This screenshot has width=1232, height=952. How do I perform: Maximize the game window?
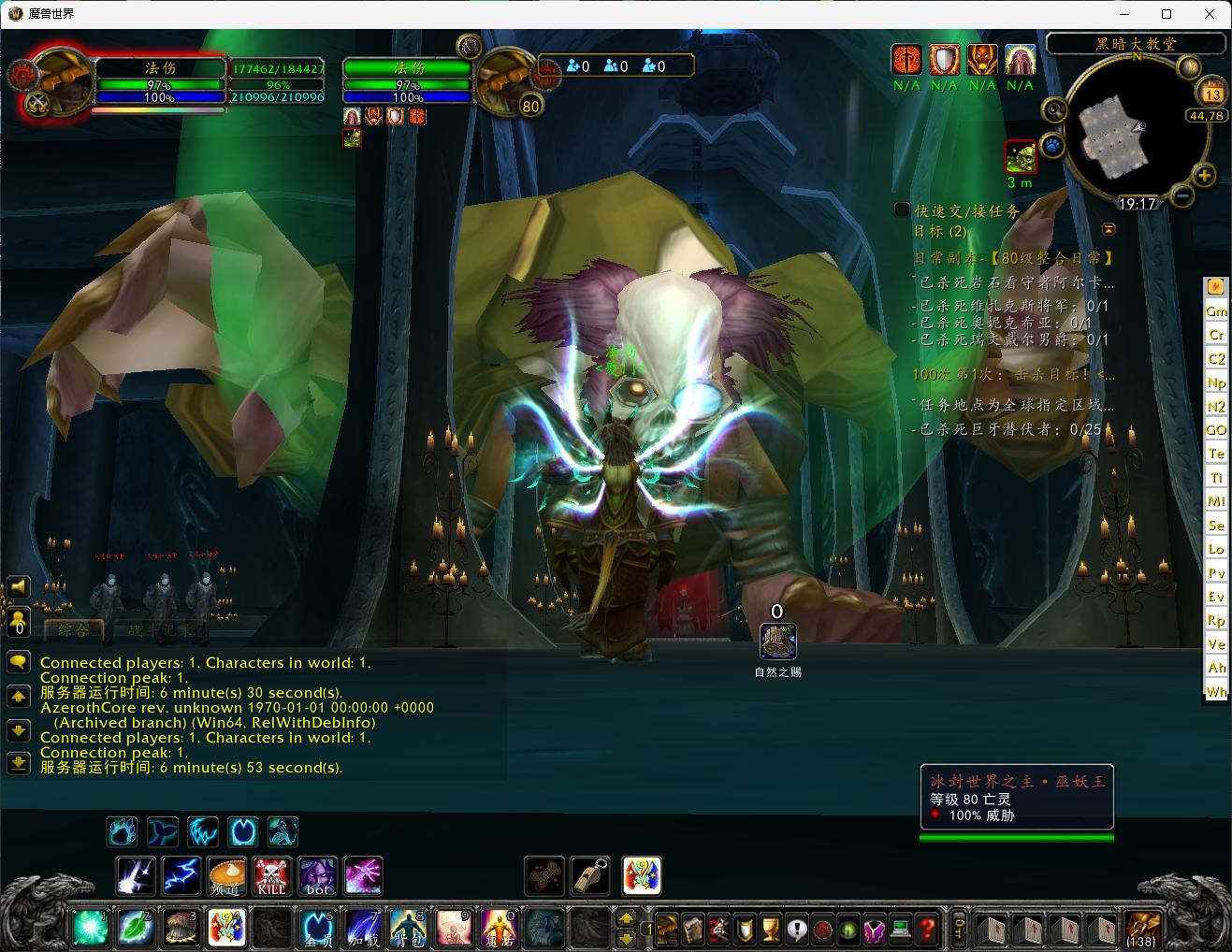pyautogui.click(x=1167, y=14)
